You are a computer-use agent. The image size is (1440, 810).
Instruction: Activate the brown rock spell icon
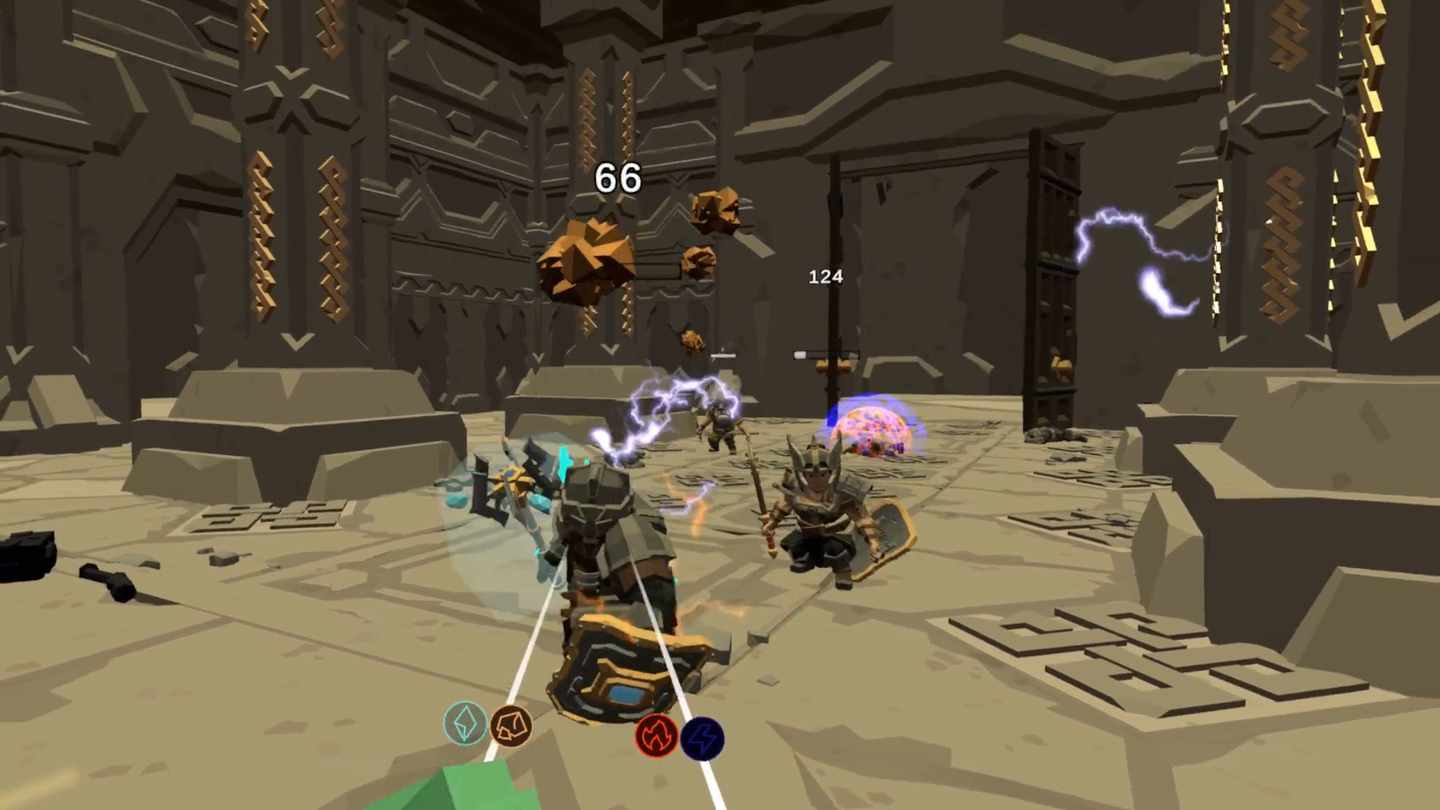(x=511, y=725)
